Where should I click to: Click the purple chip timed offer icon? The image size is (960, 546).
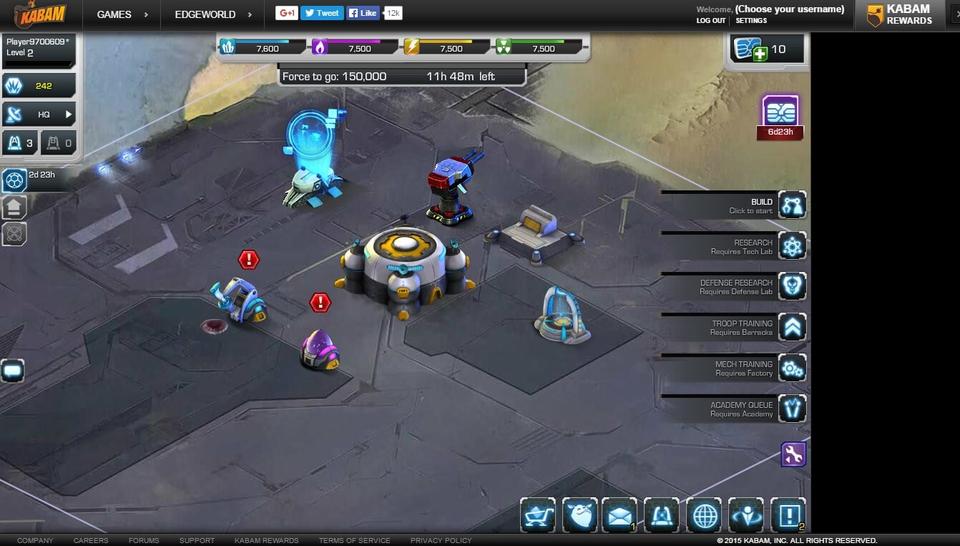tap(780, 111)
